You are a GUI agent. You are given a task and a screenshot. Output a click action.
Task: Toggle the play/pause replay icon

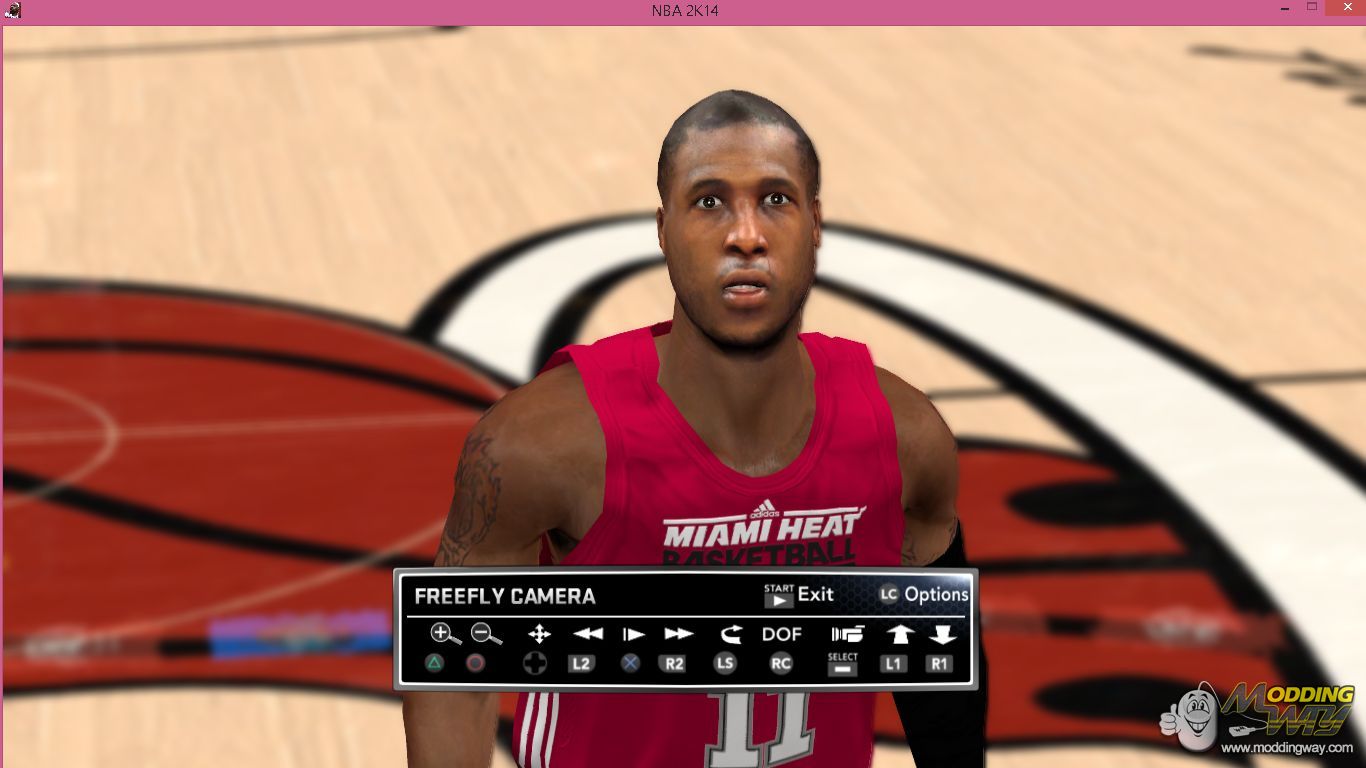(x=633, y=633)
